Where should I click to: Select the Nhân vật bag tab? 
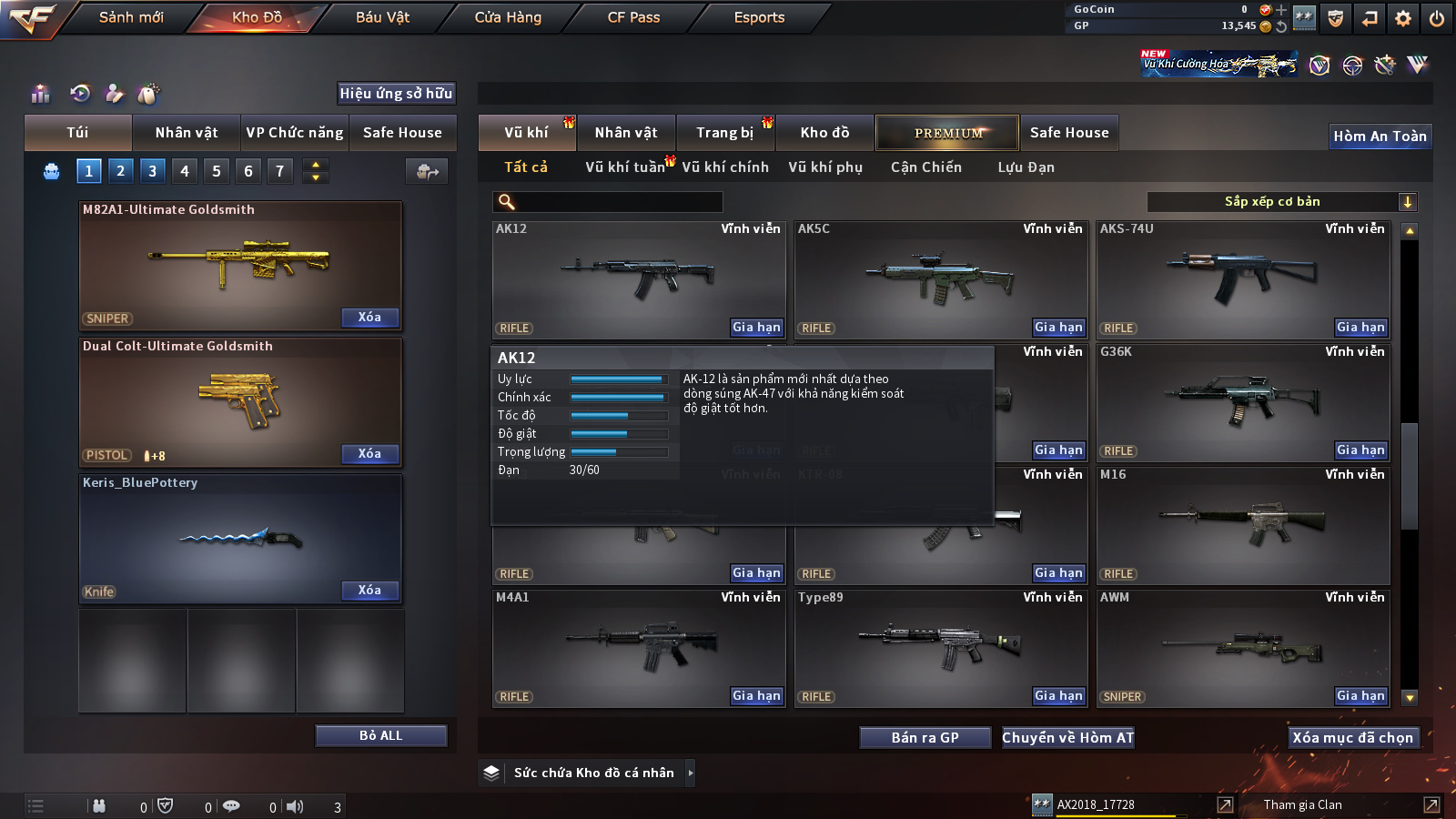click(187, 133)
